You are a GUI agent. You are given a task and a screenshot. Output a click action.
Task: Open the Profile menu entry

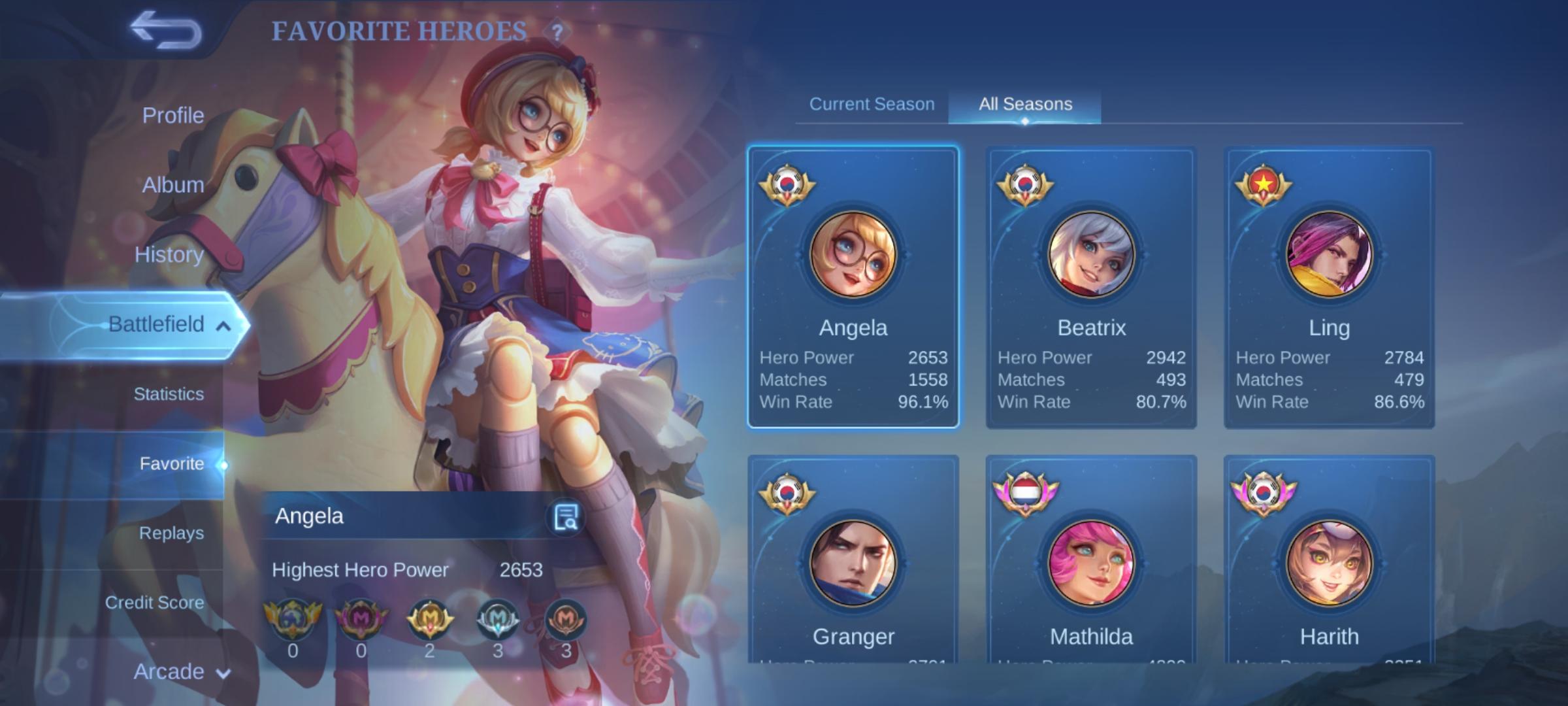pyautogui.click(x=172, y=116)
